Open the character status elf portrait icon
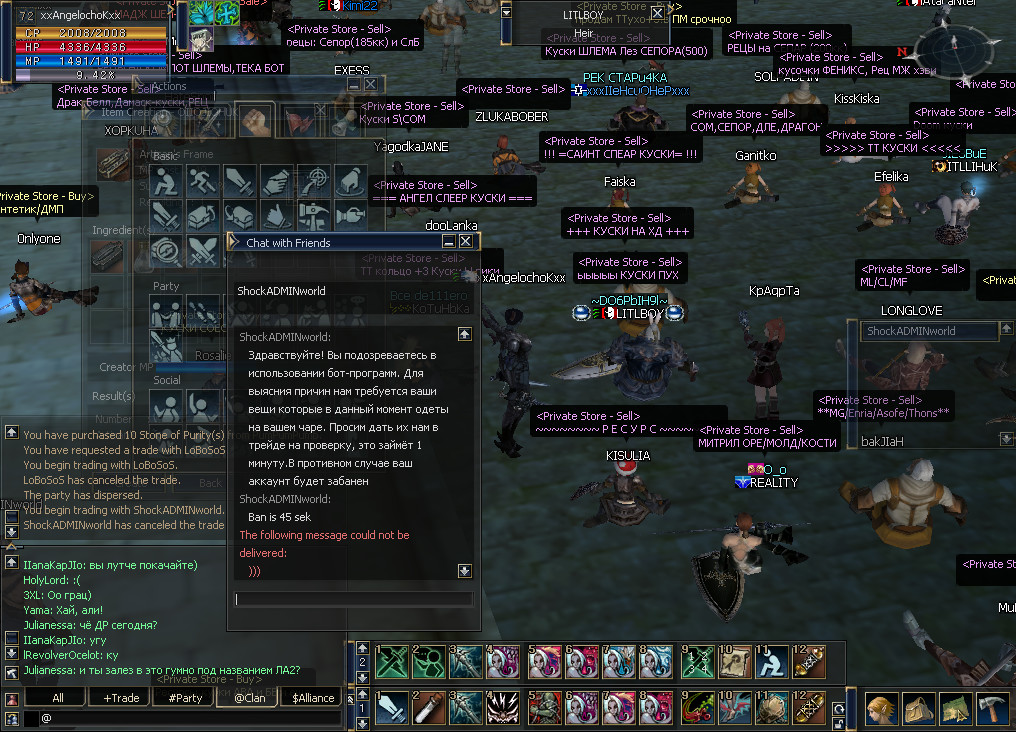Viewport: 1016px width, 732px height. tap(879, 709)
